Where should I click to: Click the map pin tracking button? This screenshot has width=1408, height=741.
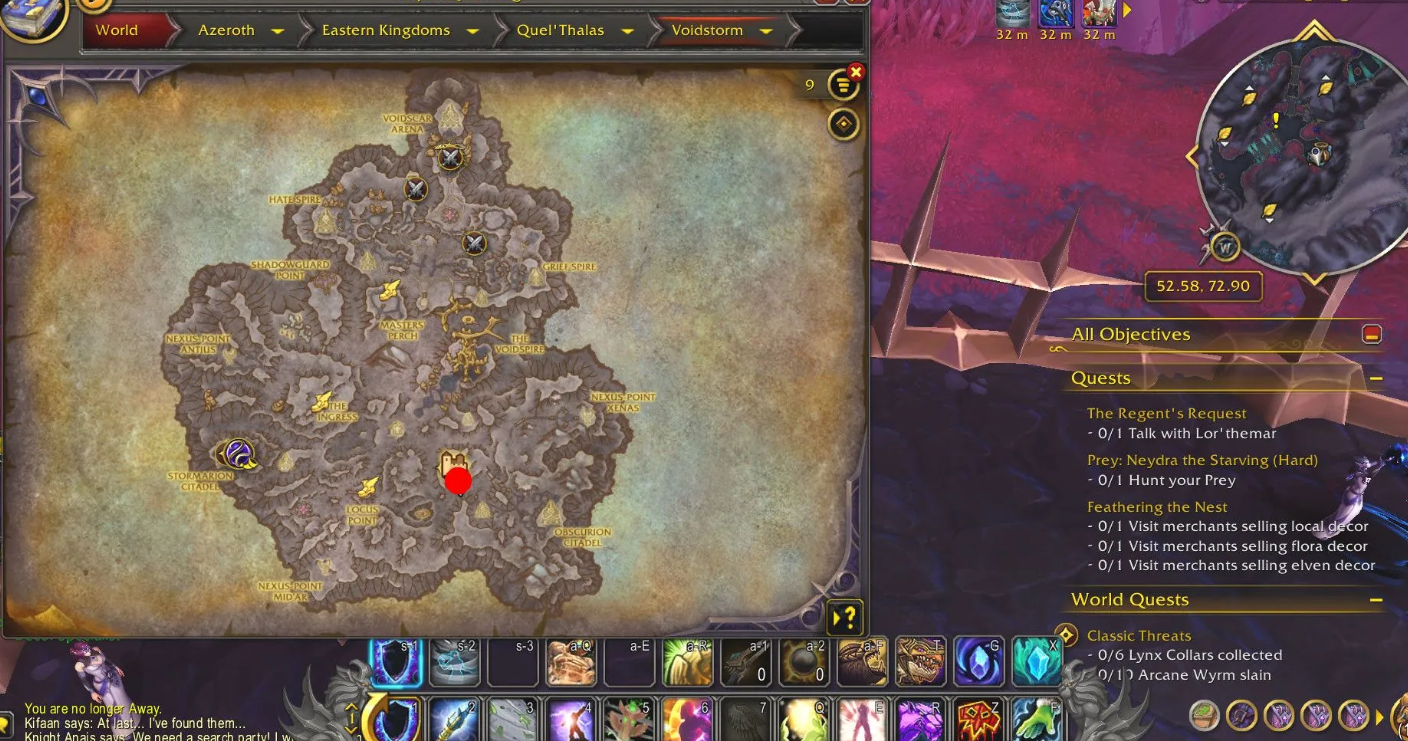[x=844, y=124]
